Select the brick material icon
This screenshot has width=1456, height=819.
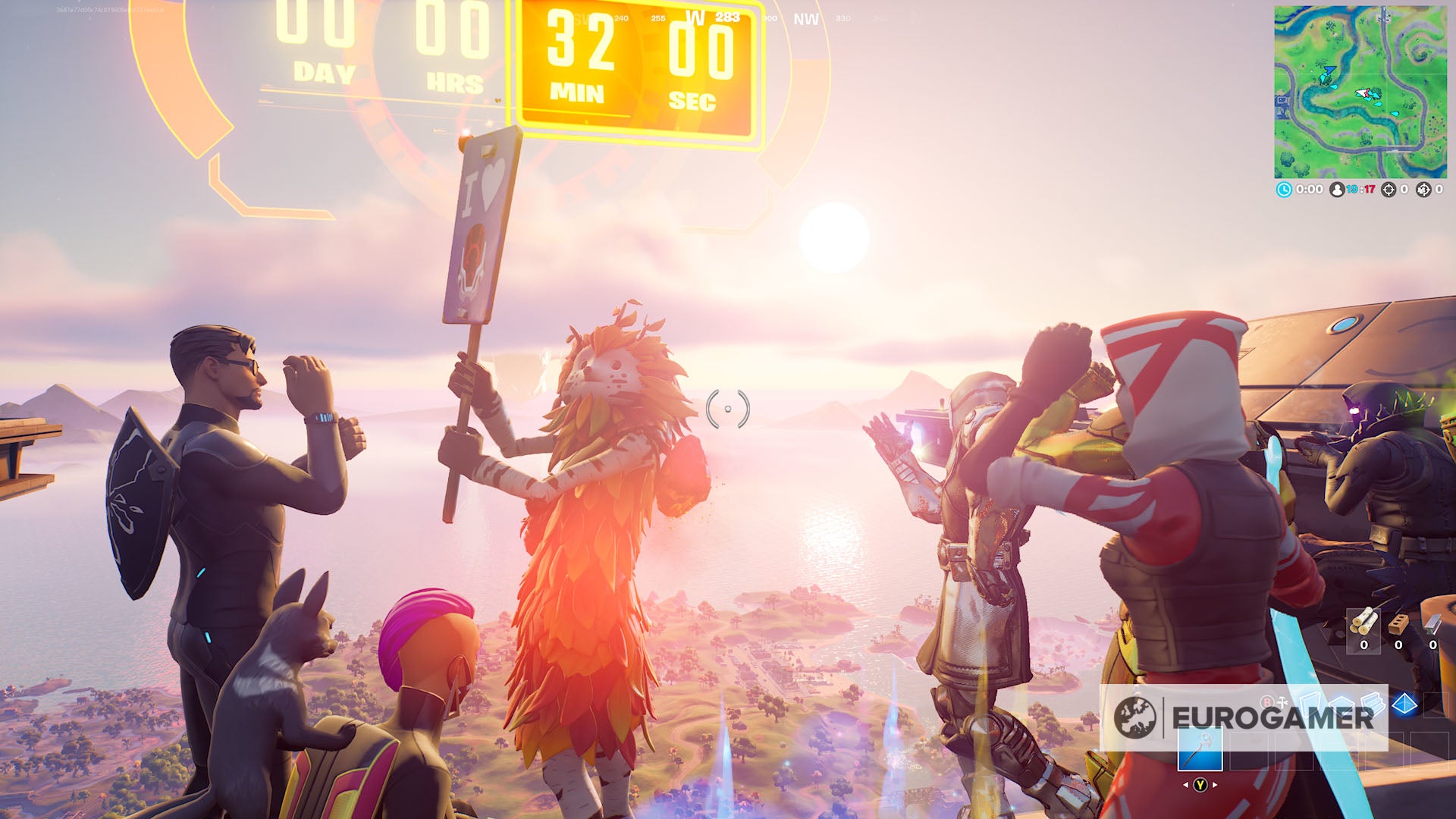tap(1398, 625)
